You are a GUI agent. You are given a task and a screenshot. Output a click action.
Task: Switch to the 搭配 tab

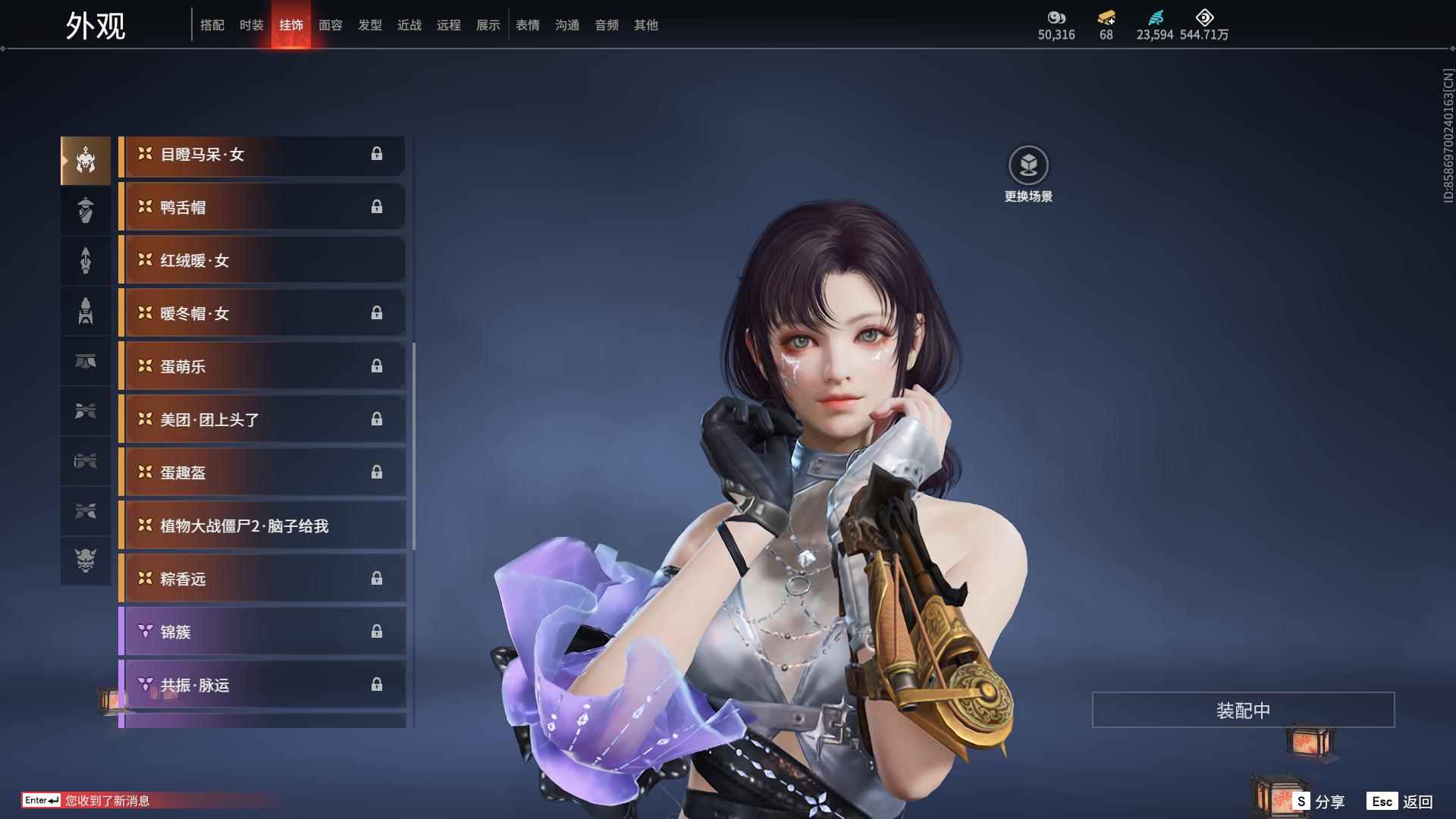coord(212,25)
